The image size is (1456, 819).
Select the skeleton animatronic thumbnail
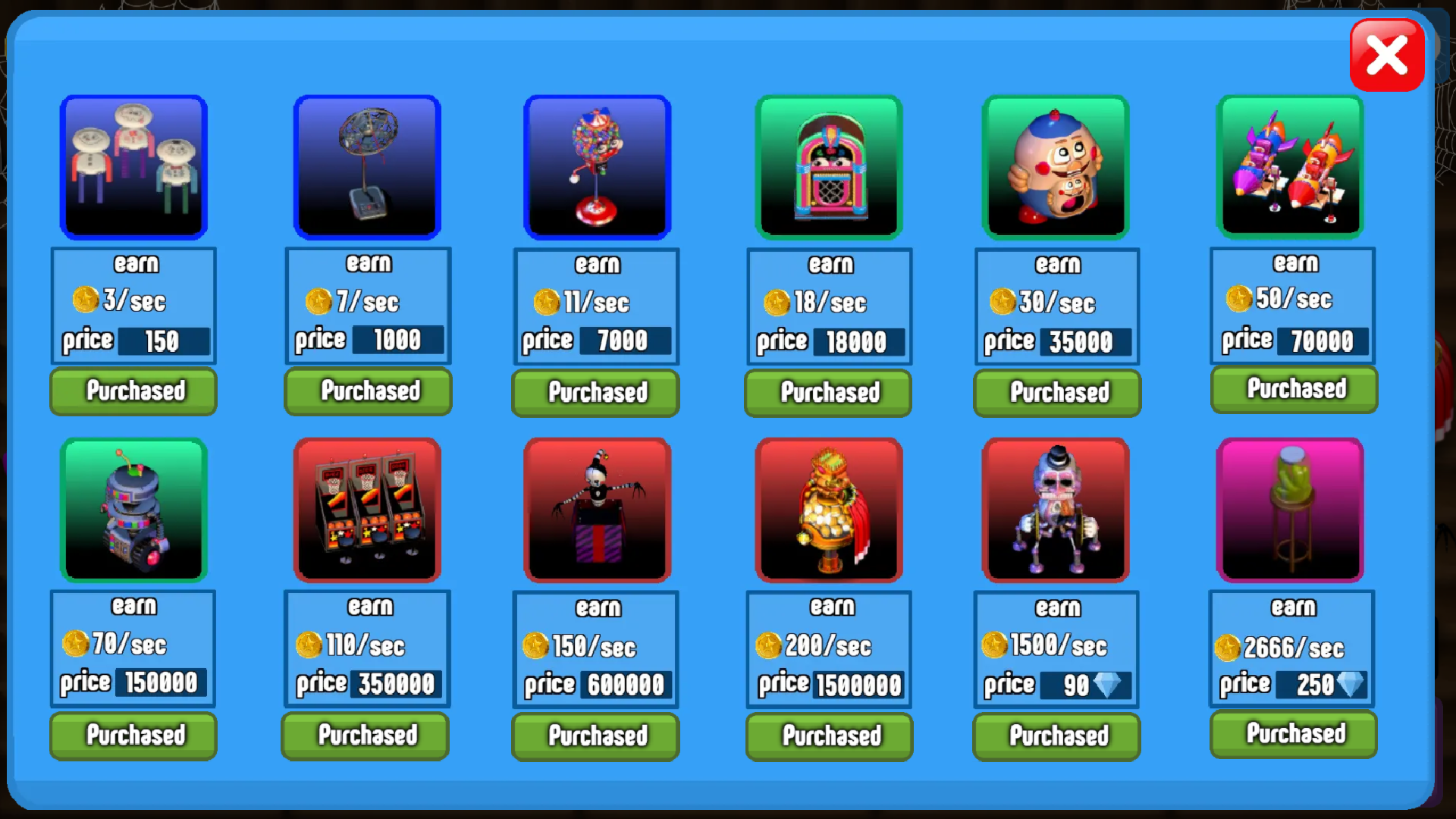point(1056,510)
